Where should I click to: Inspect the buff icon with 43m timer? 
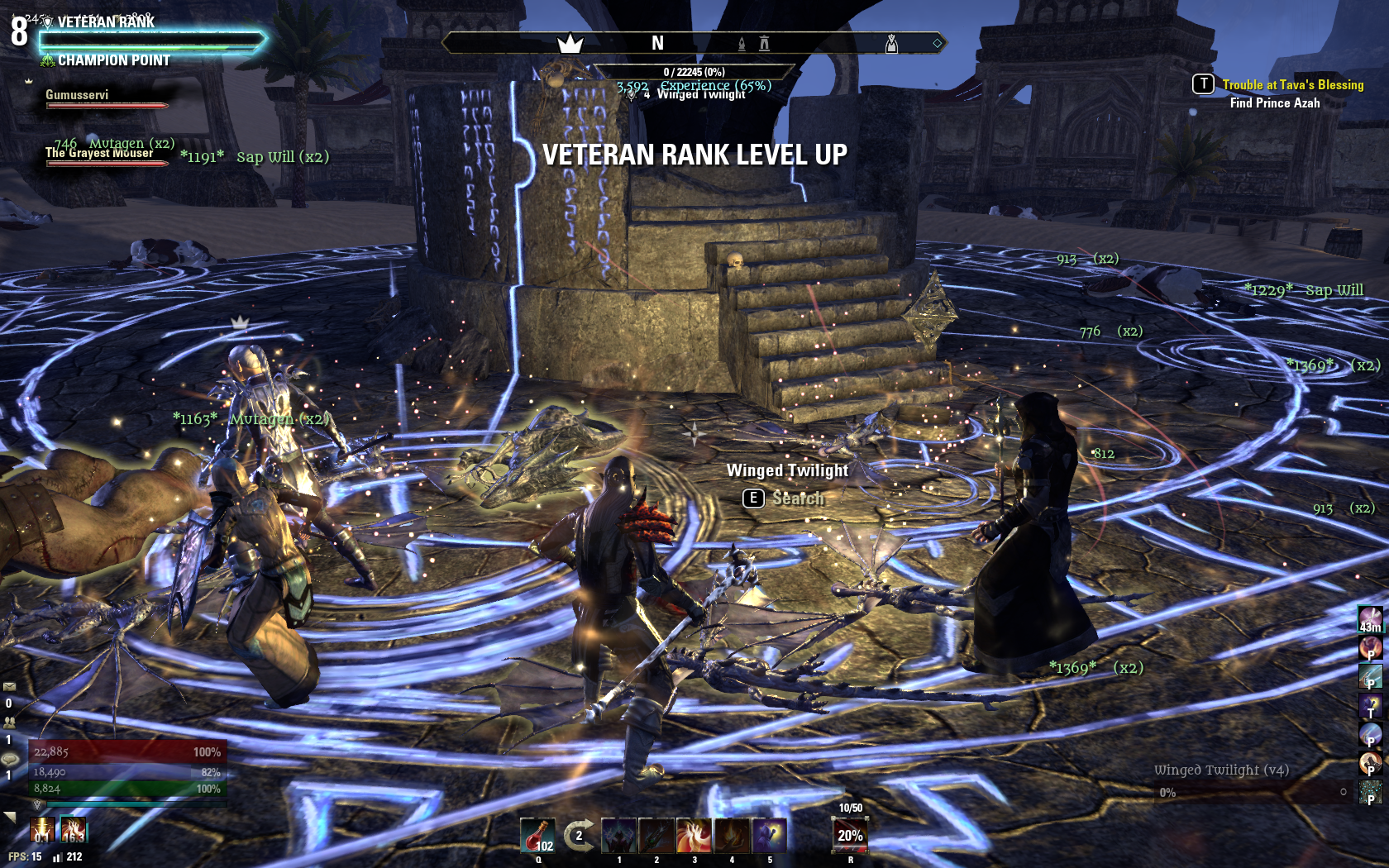pyautogui.click(x=1370, y=618)
